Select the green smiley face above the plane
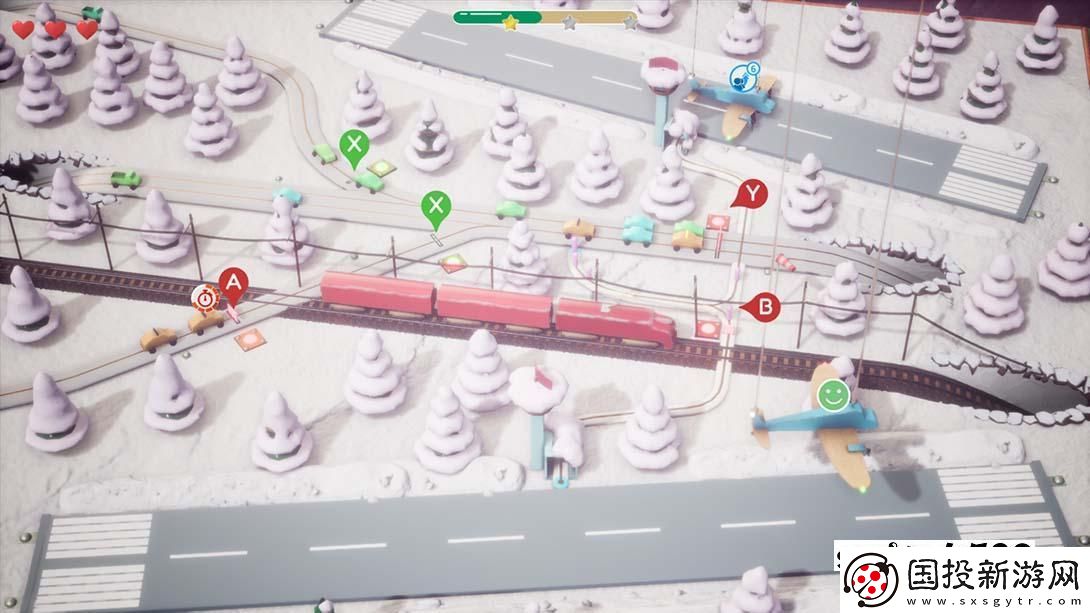Image resolution: width=1090 pixels, height=613 pixels. [829, 395]
